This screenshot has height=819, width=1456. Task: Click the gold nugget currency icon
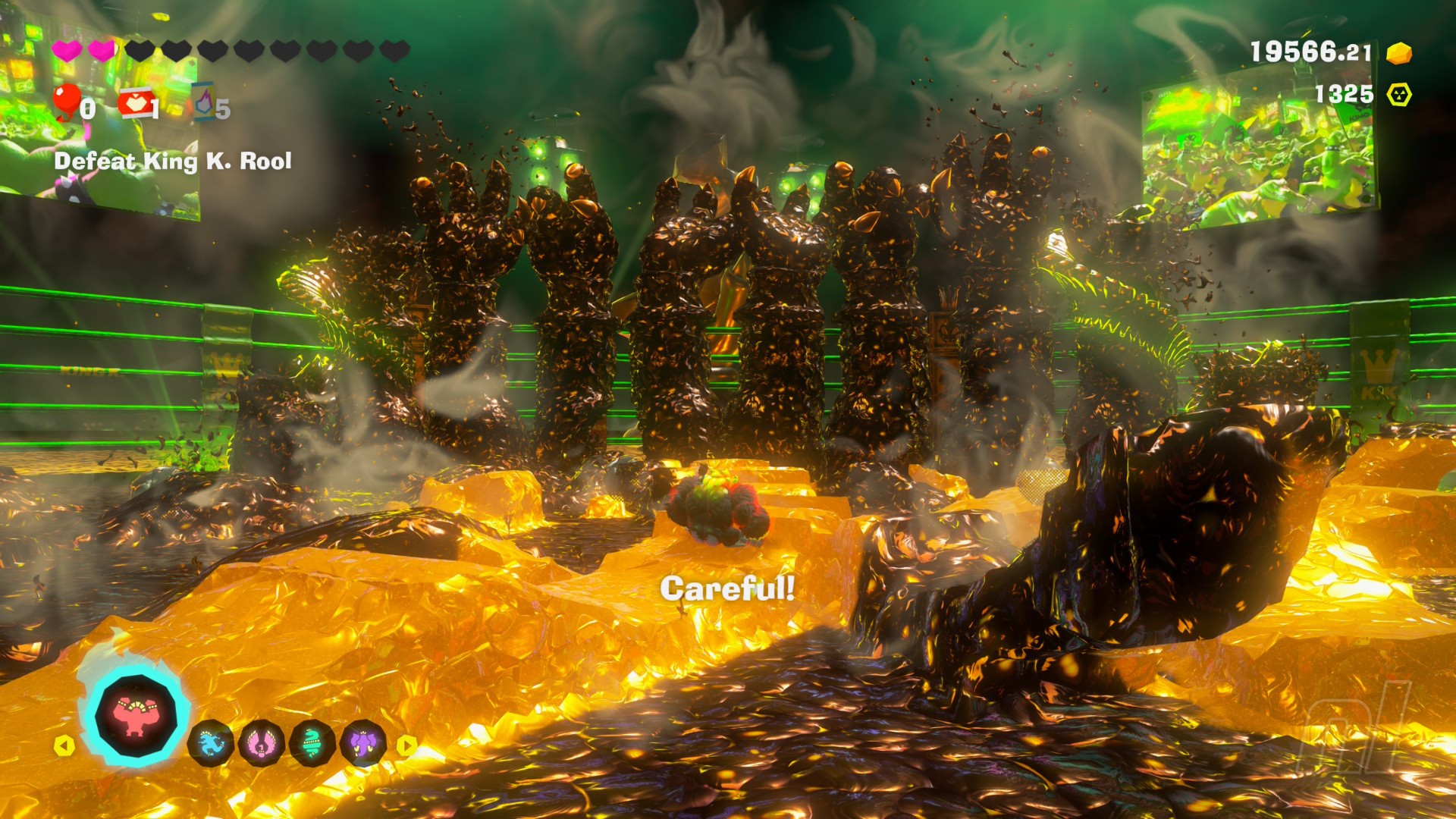click(1399, 53)
